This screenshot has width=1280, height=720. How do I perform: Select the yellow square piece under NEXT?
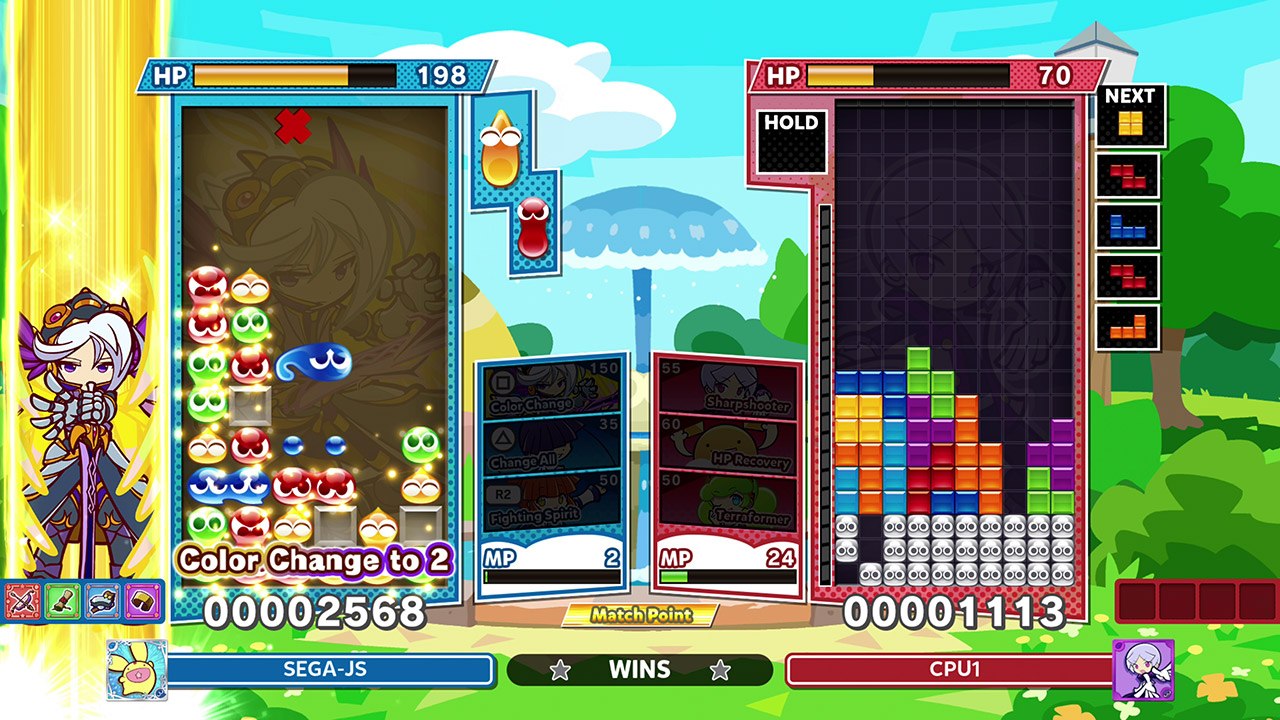point(1130,124)
